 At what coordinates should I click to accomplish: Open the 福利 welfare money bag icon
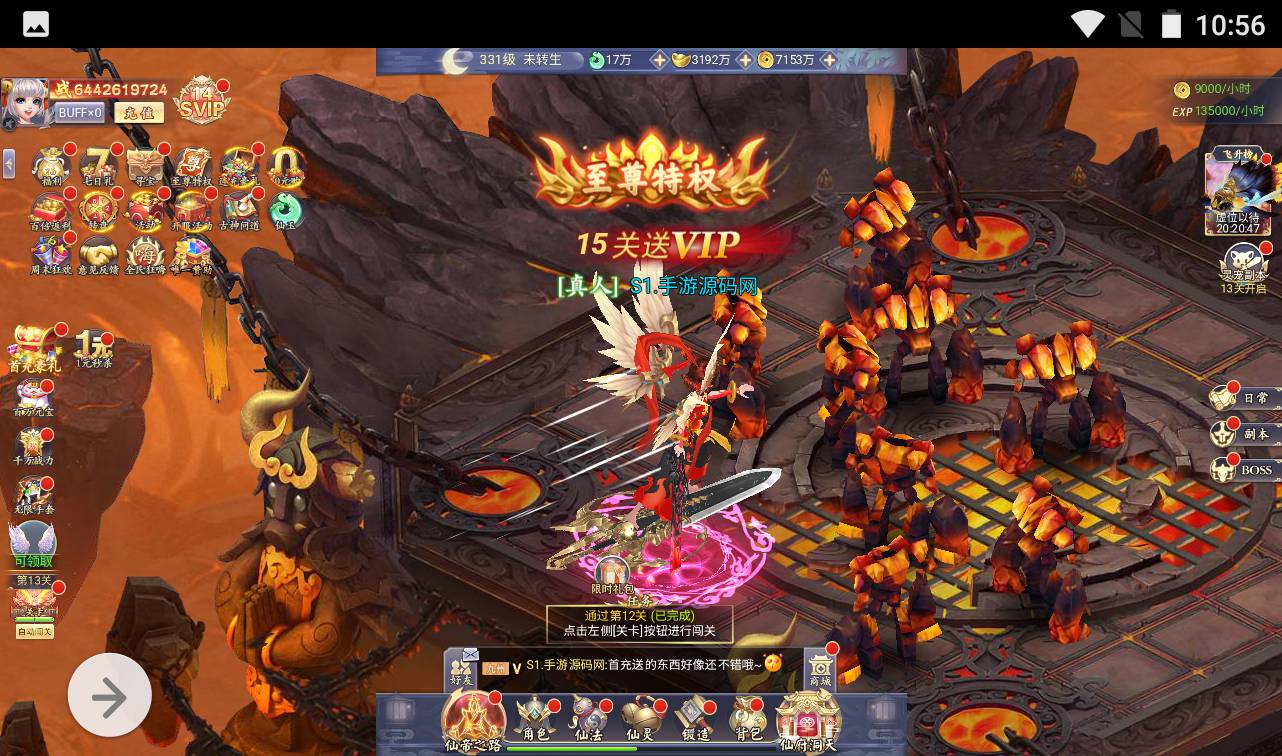(51, 167)
